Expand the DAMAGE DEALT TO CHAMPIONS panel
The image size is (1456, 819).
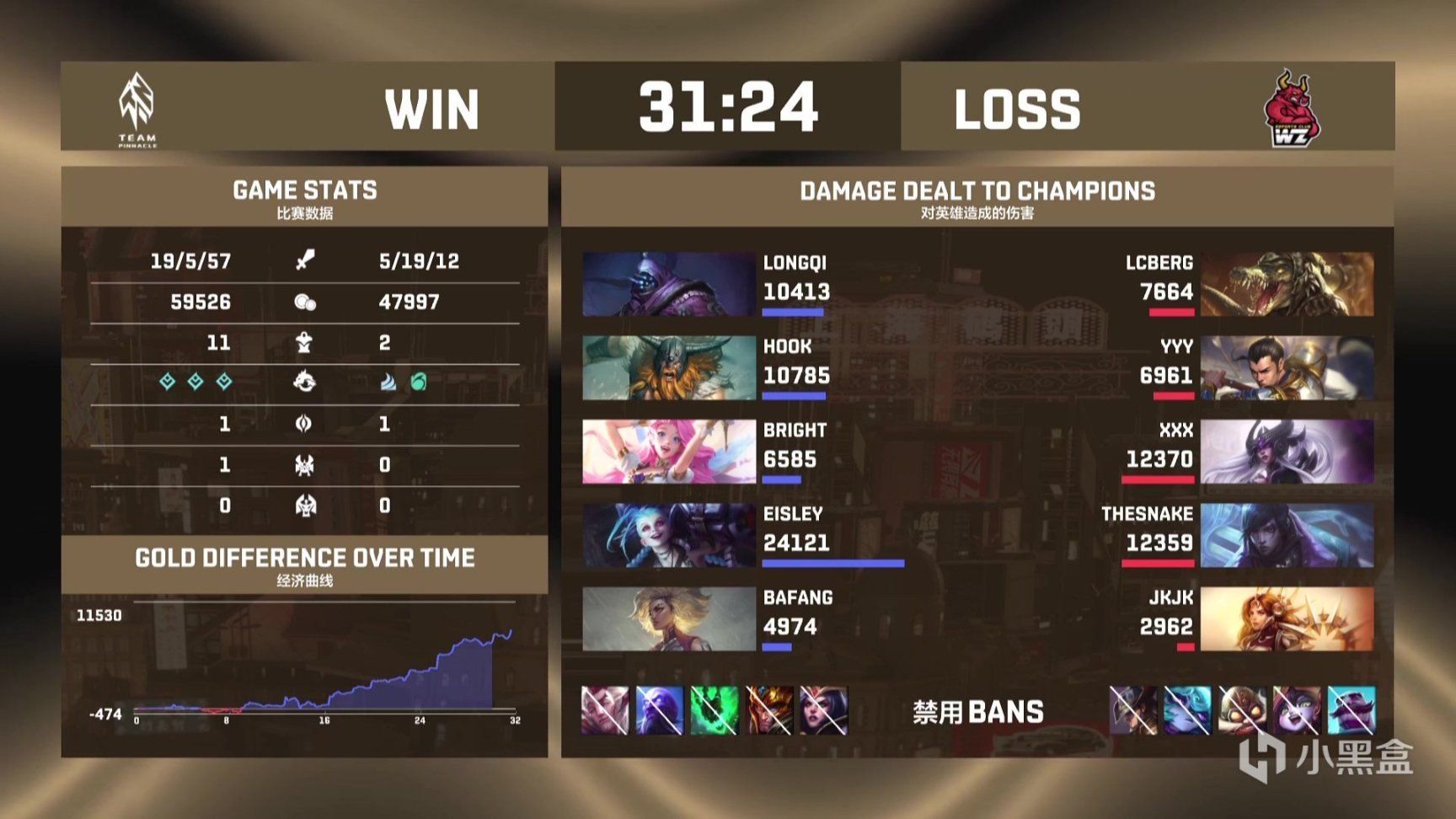tap(978, 190)
